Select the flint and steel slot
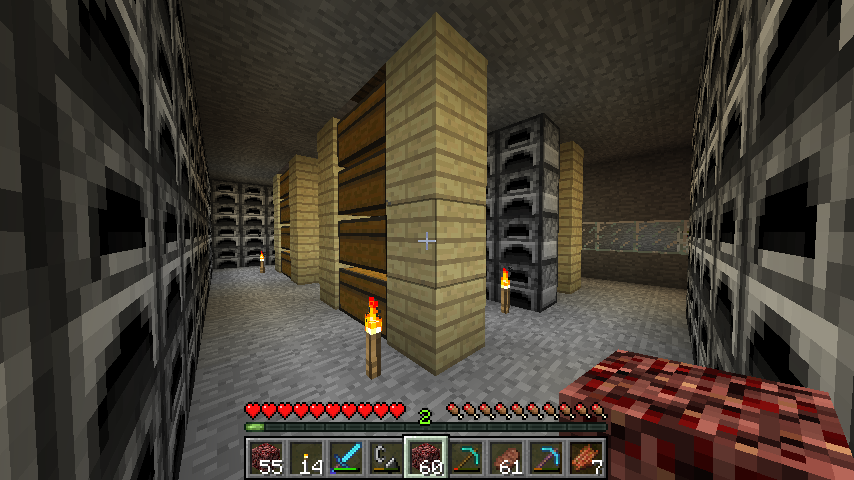The image size is (854, 480). click(x=385, y=457)
